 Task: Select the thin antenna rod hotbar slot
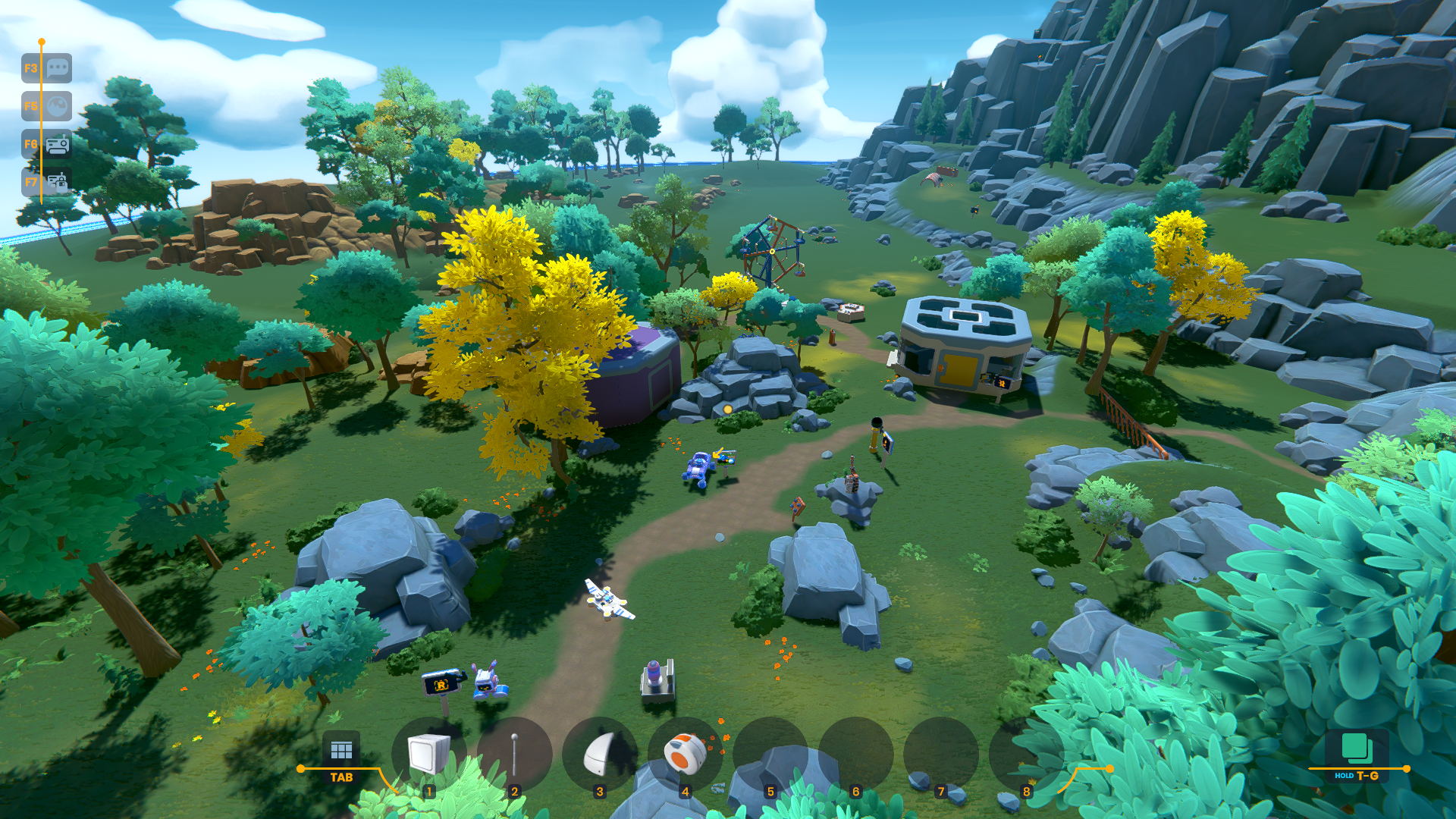tap(514, 755)
